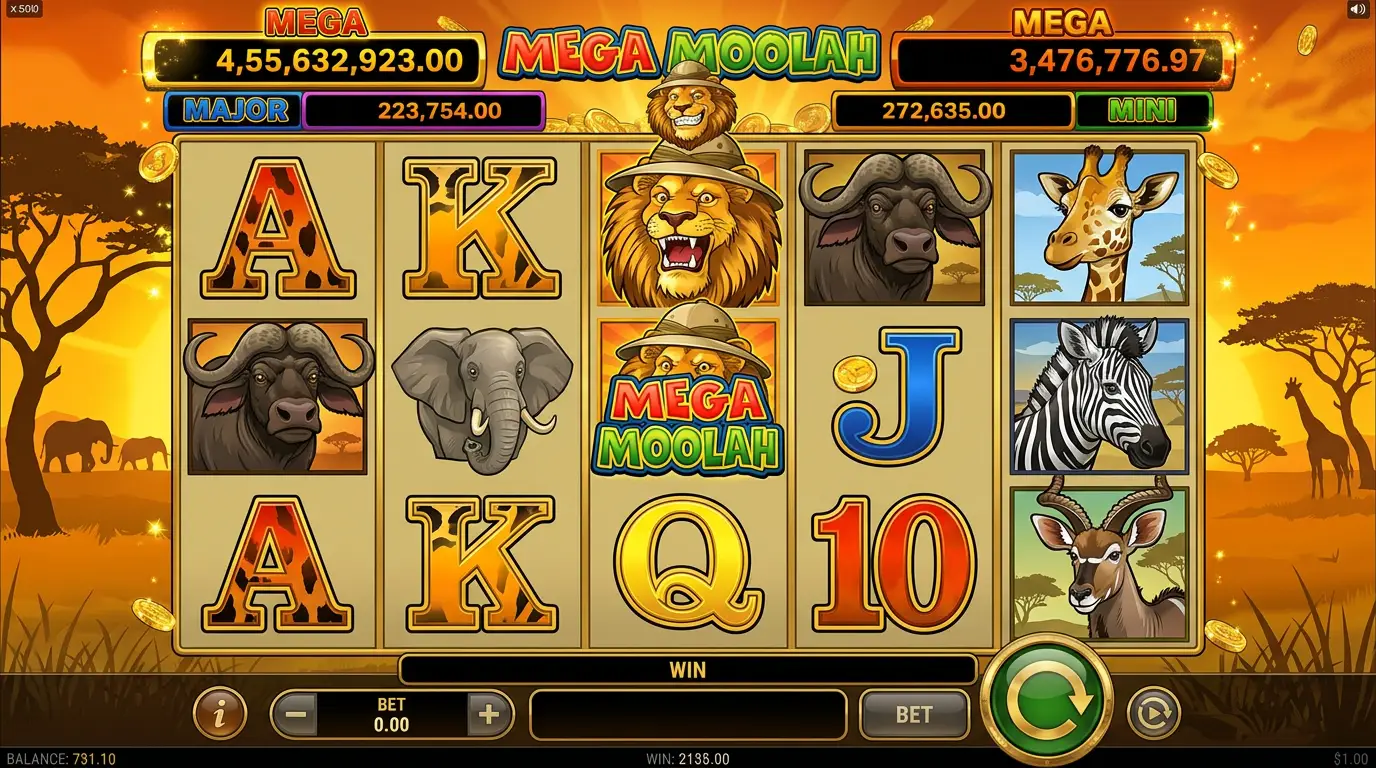Viewport: 1376px width, 768px height.
Task: Decrease the bet with the minus button
Action: click(294, 715)
